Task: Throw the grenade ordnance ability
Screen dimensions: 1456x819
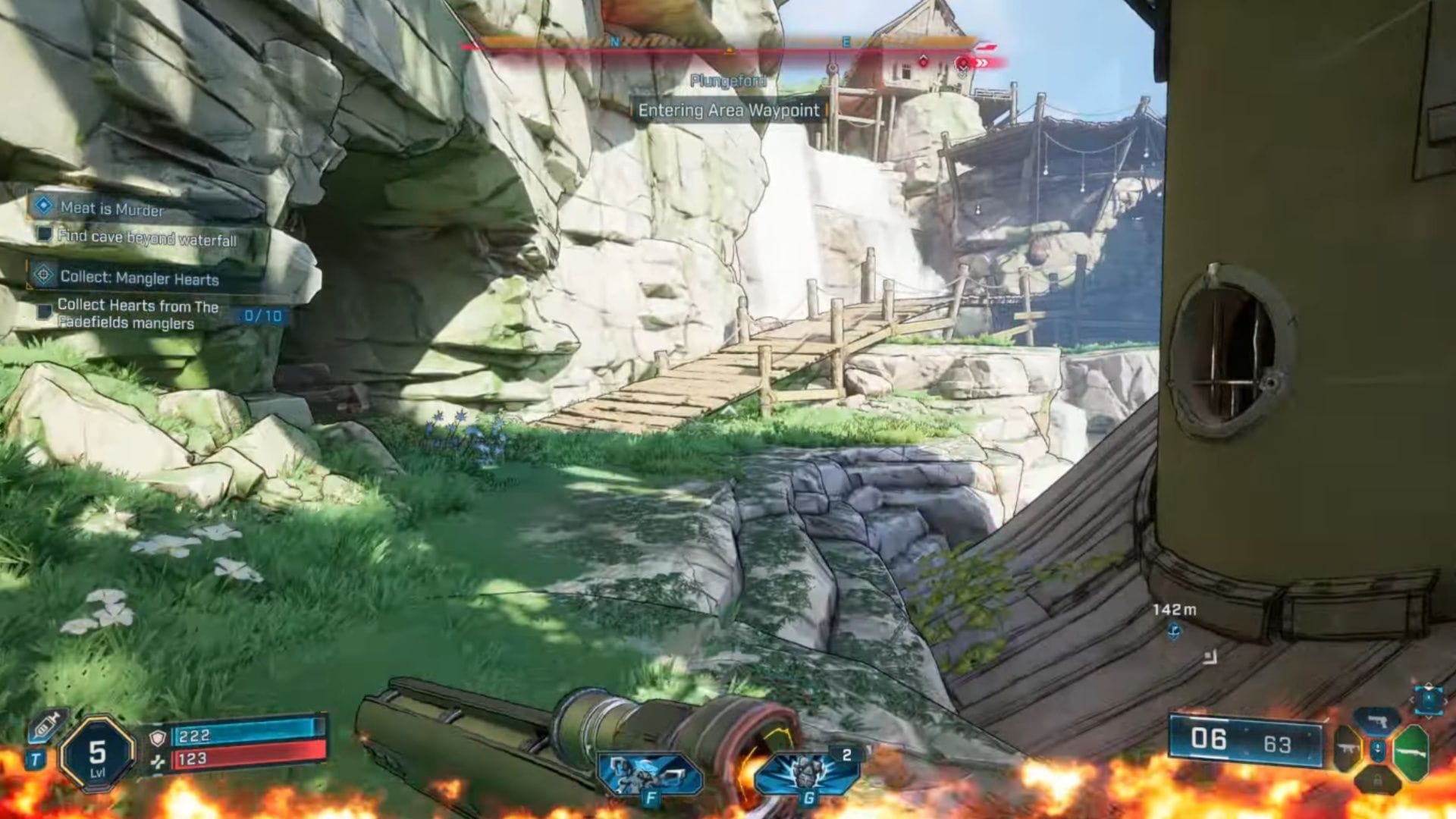Action: 807,773
